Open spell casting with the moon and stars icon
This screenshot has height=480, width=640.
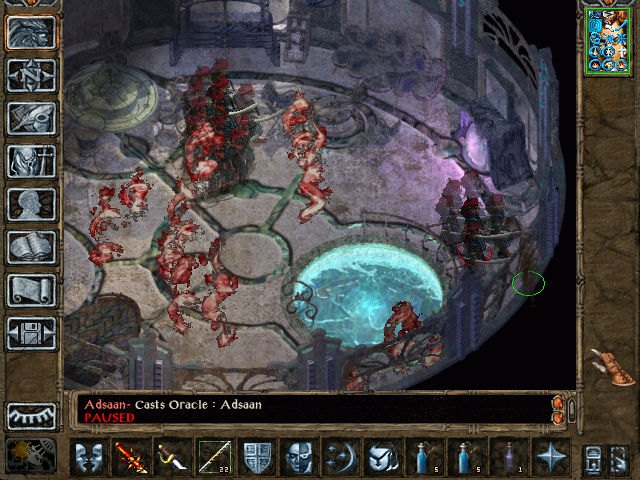point(340,457)
